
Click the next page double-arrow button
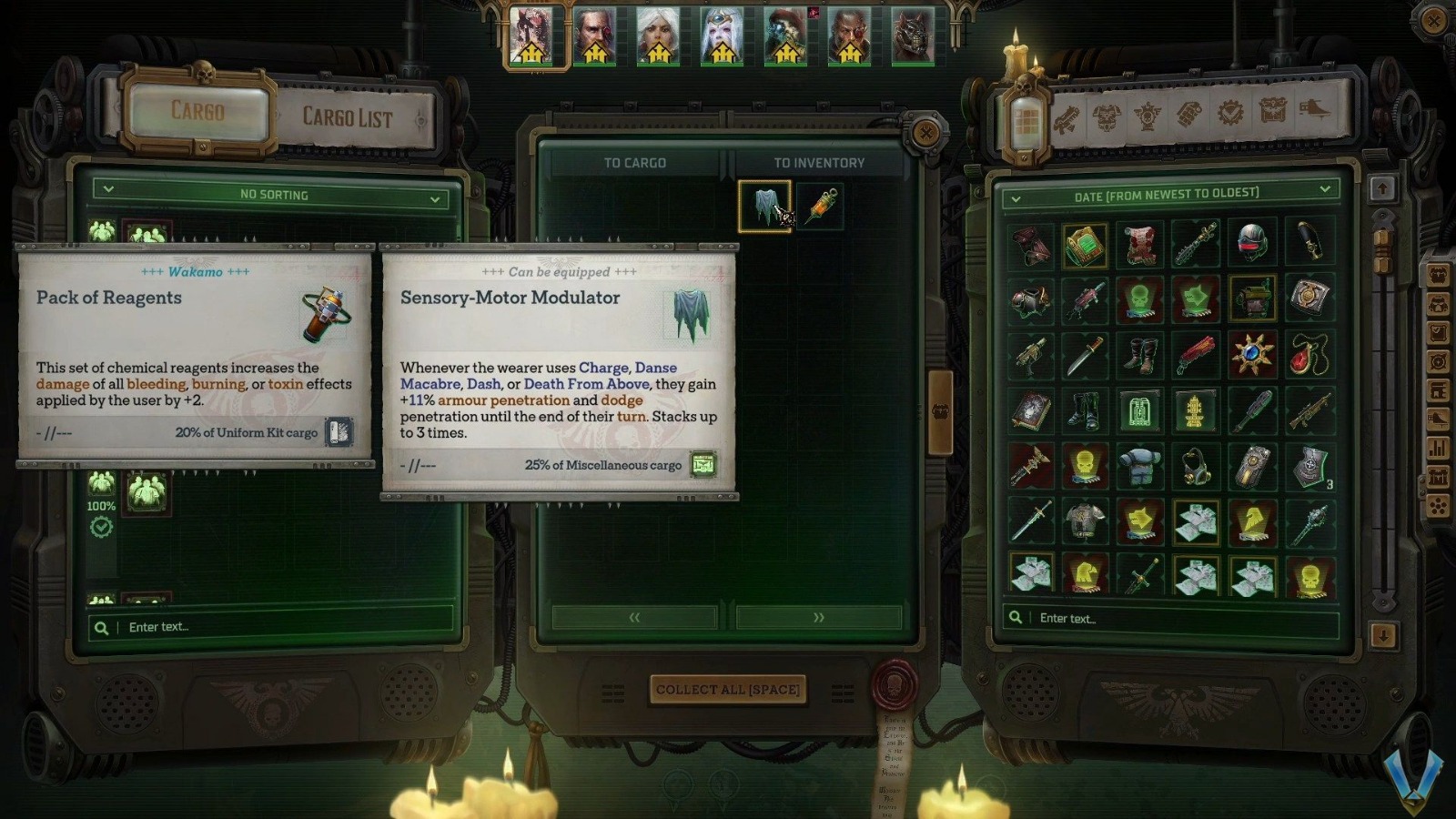click(x=818, y=617)
